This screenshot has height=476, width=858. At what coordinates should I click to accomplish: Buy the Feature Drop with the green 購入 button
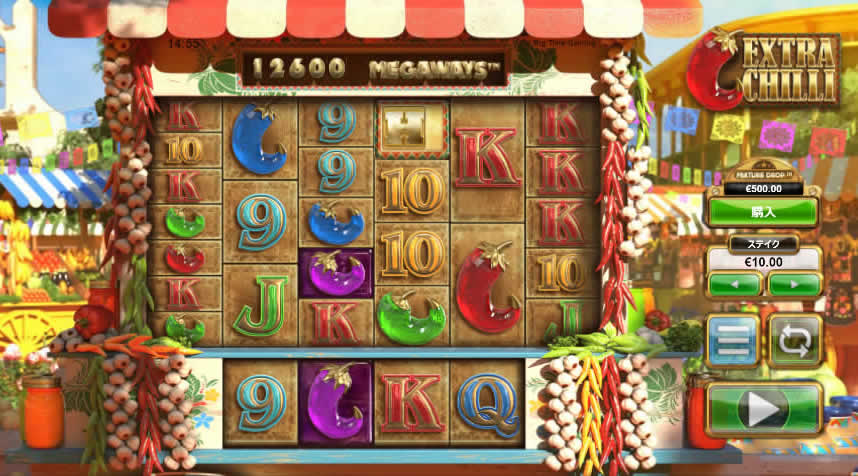pos(763,212)
